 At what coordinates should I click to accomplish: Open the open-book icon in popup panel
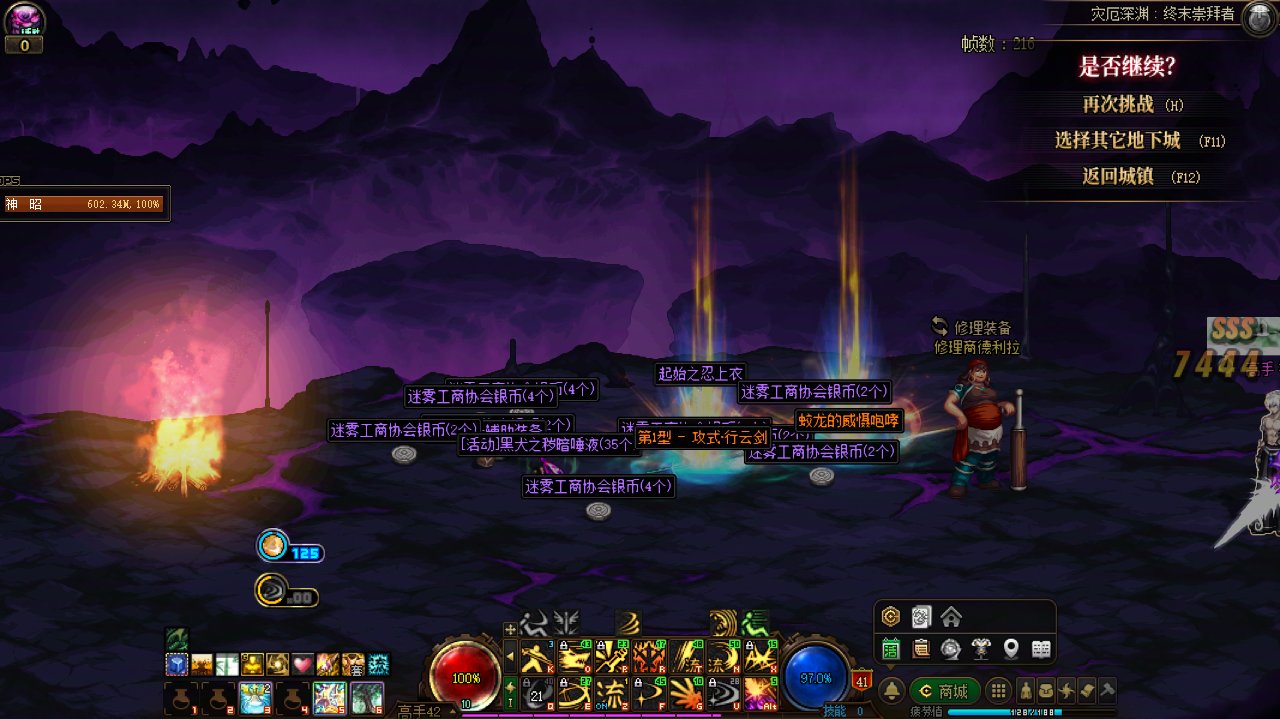click(x=1041, y=649)
